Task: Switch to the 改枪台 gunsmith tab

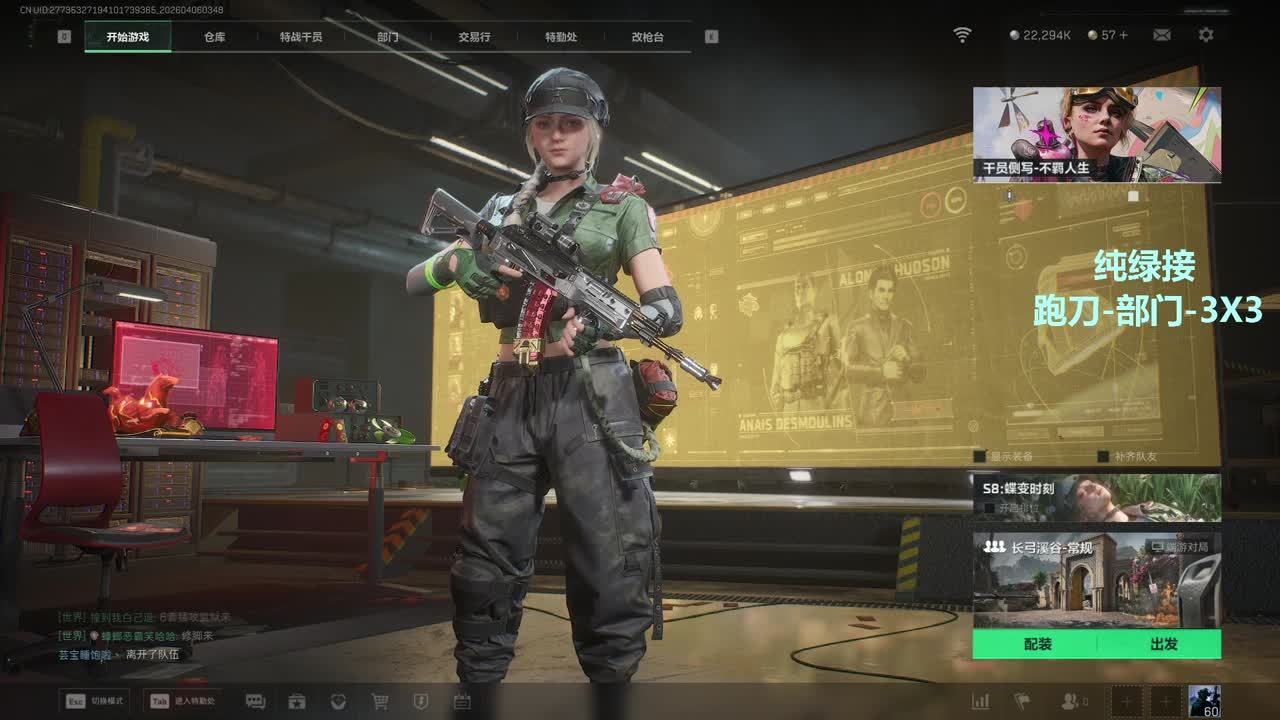Action: tap(647, 37)
